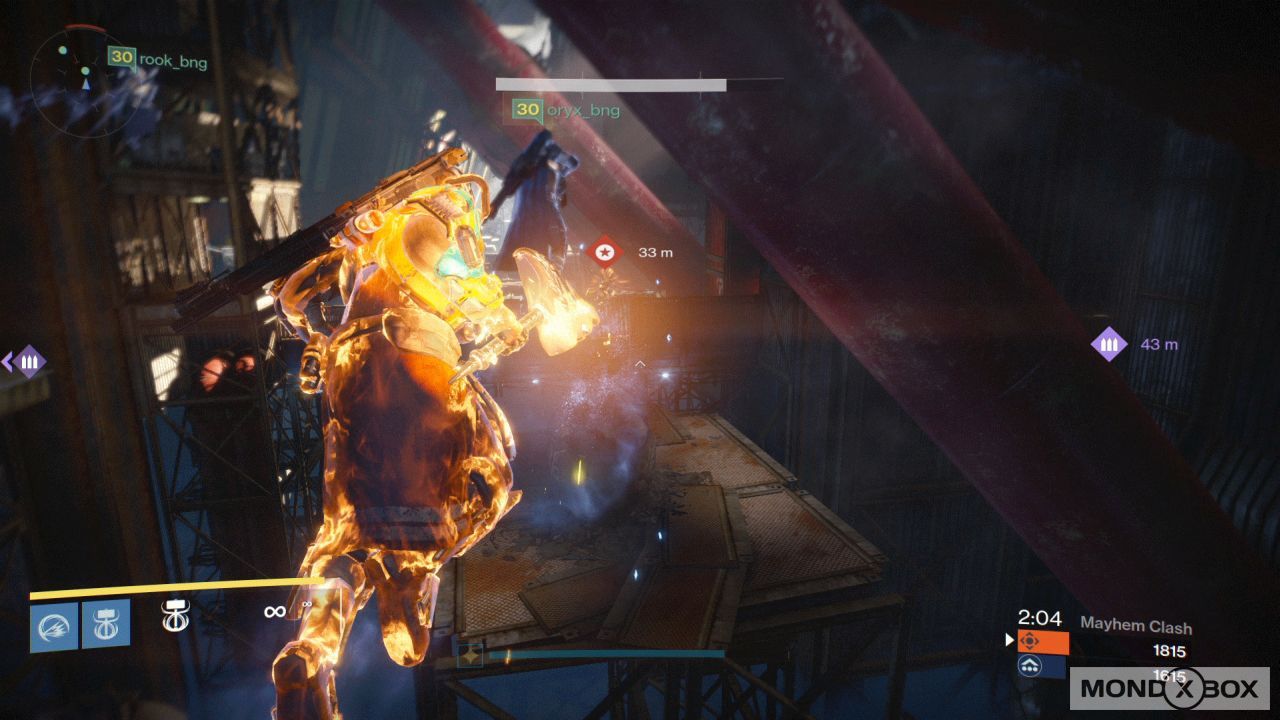Click the purple heavy ammo marker with arrow
The width and height of the screenshot is (1280, 720).
pos(27,361)
